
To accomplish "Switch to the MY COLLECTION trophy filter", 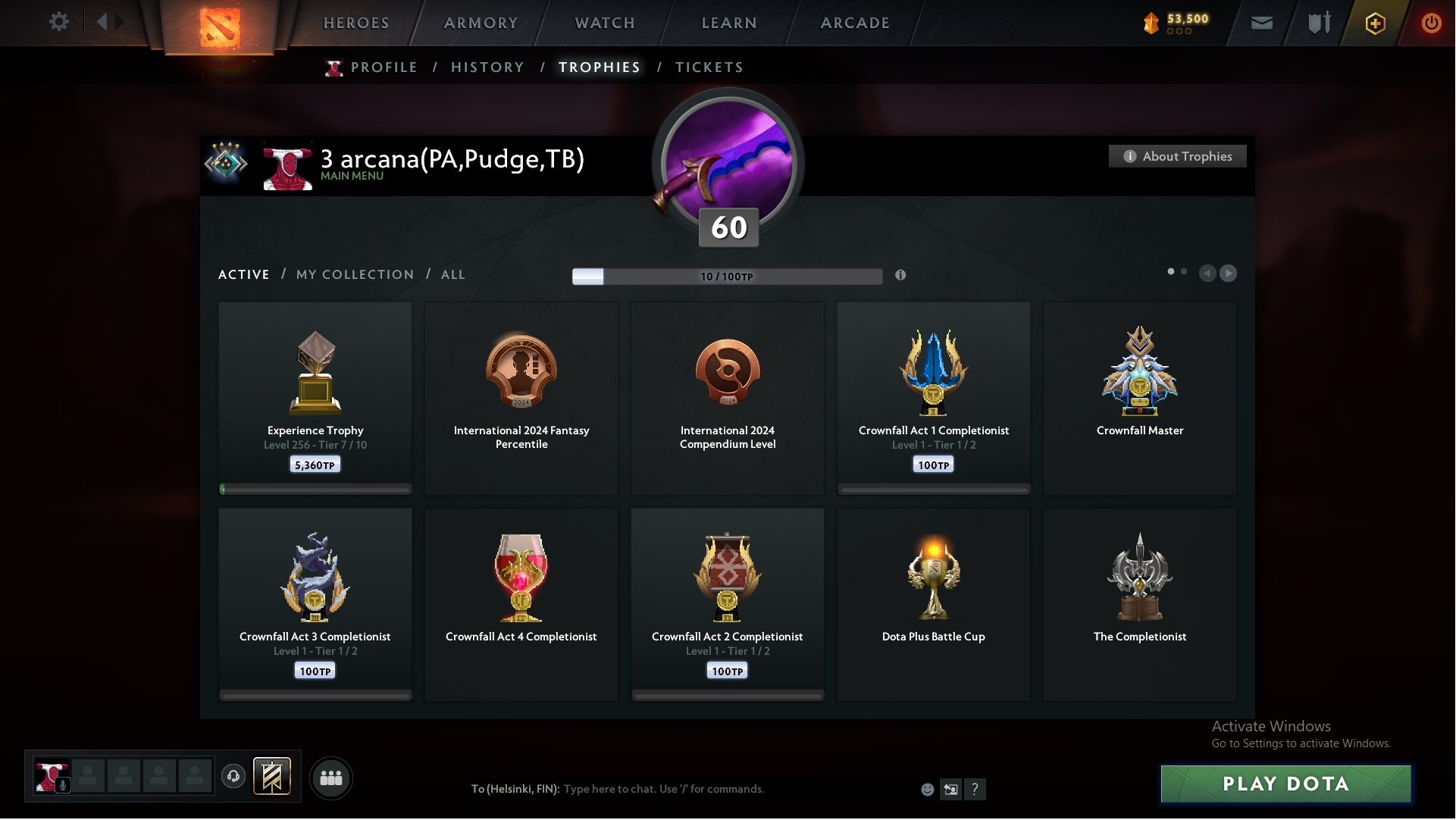I will tap(354, 274).
